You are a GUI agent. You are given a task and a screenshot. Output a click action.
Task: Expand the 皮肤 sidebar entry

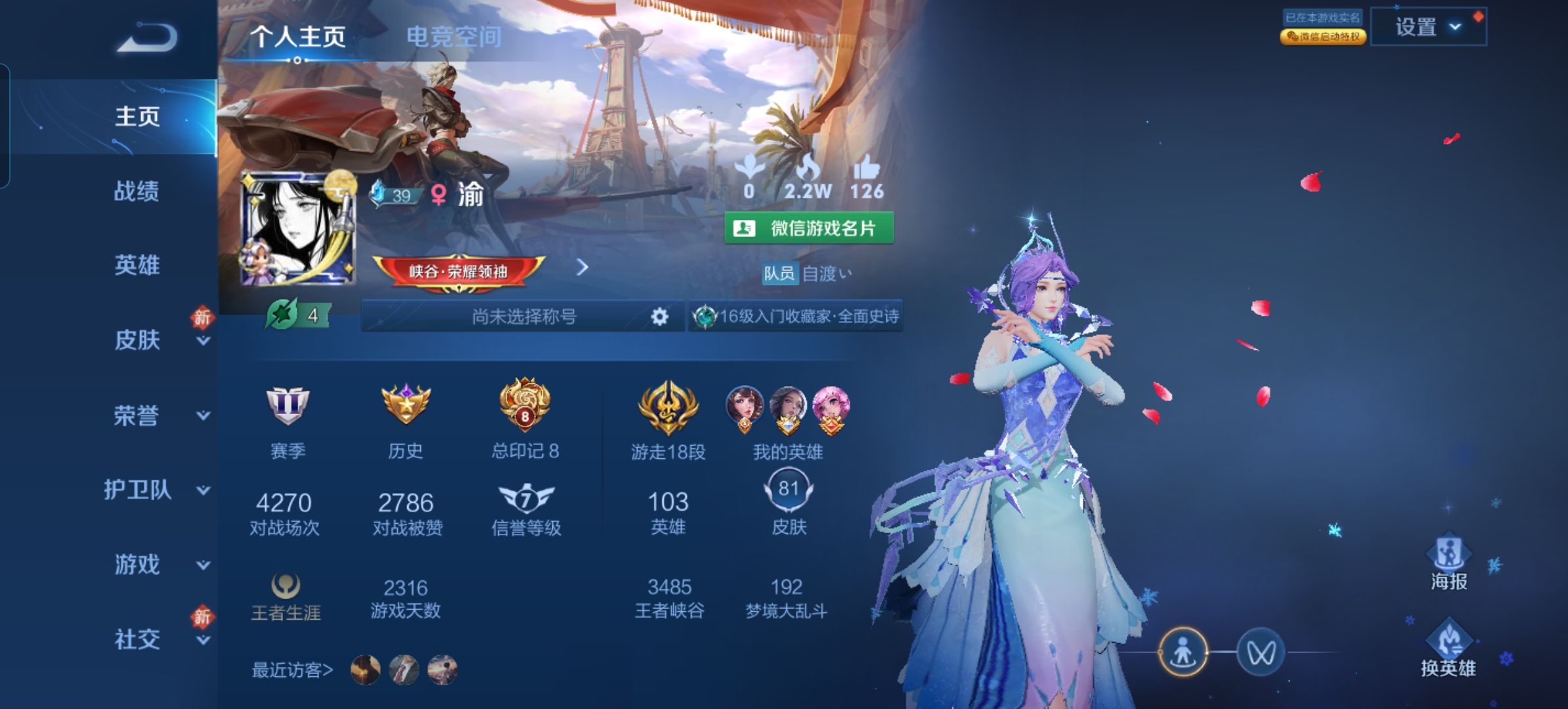tap(138, 340)
